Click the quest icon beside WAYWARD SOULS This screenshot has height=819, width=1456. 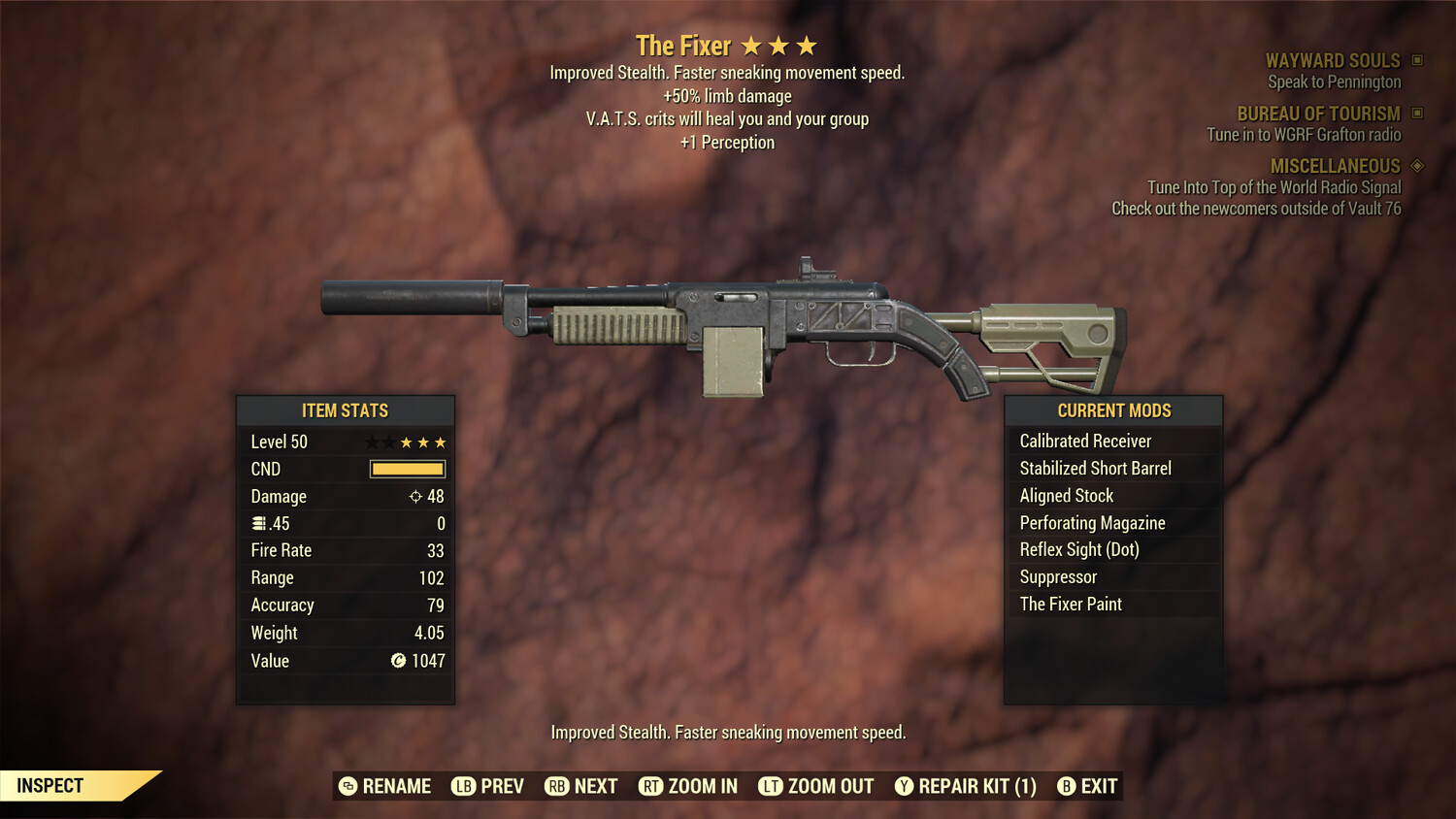click(1415, 60)
